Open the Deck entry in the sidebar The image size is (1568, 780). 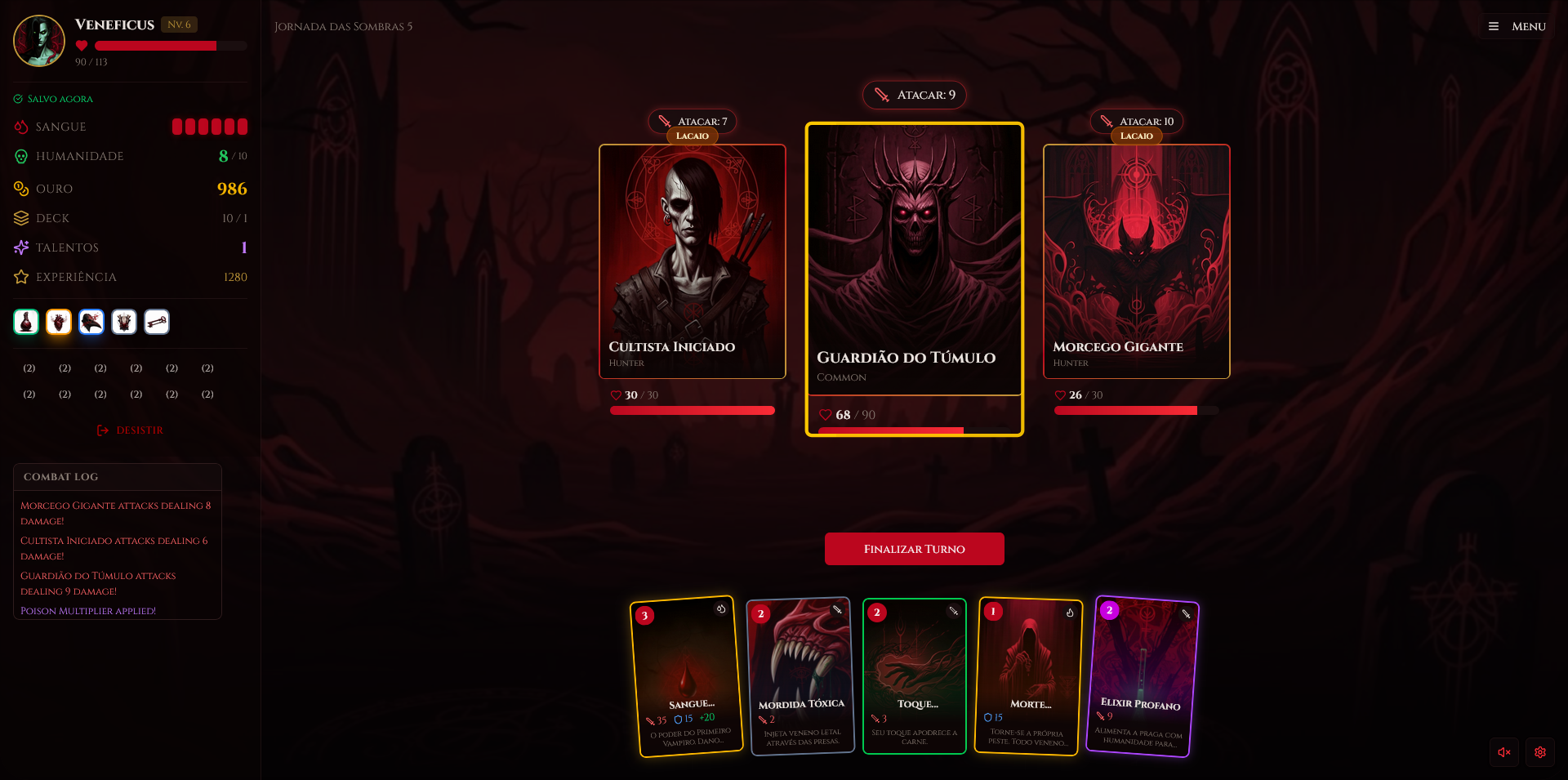(53, 218)
